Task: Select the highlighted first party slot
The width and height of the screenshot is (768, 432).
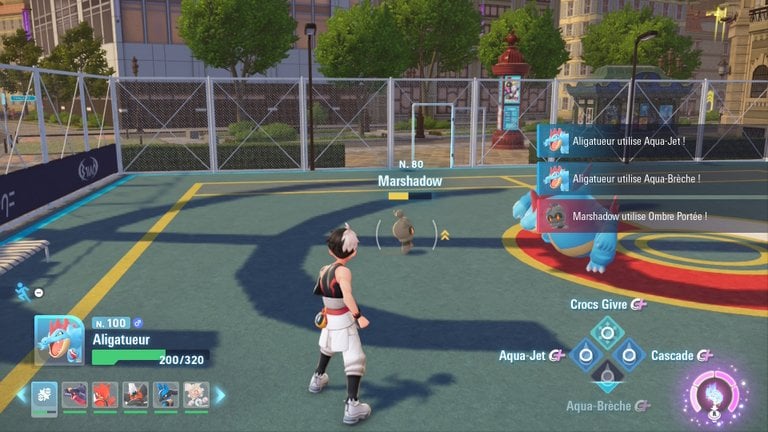Action: [x=45, y=394]
